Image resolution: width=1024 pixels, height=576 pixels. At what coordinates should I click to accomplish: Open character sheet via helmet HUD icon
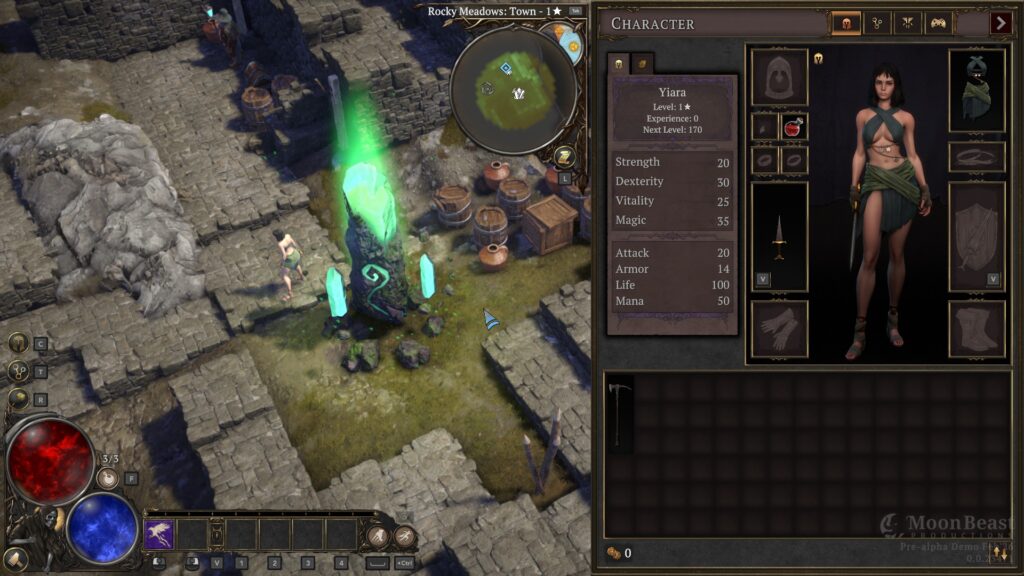(x=18, y=343)
